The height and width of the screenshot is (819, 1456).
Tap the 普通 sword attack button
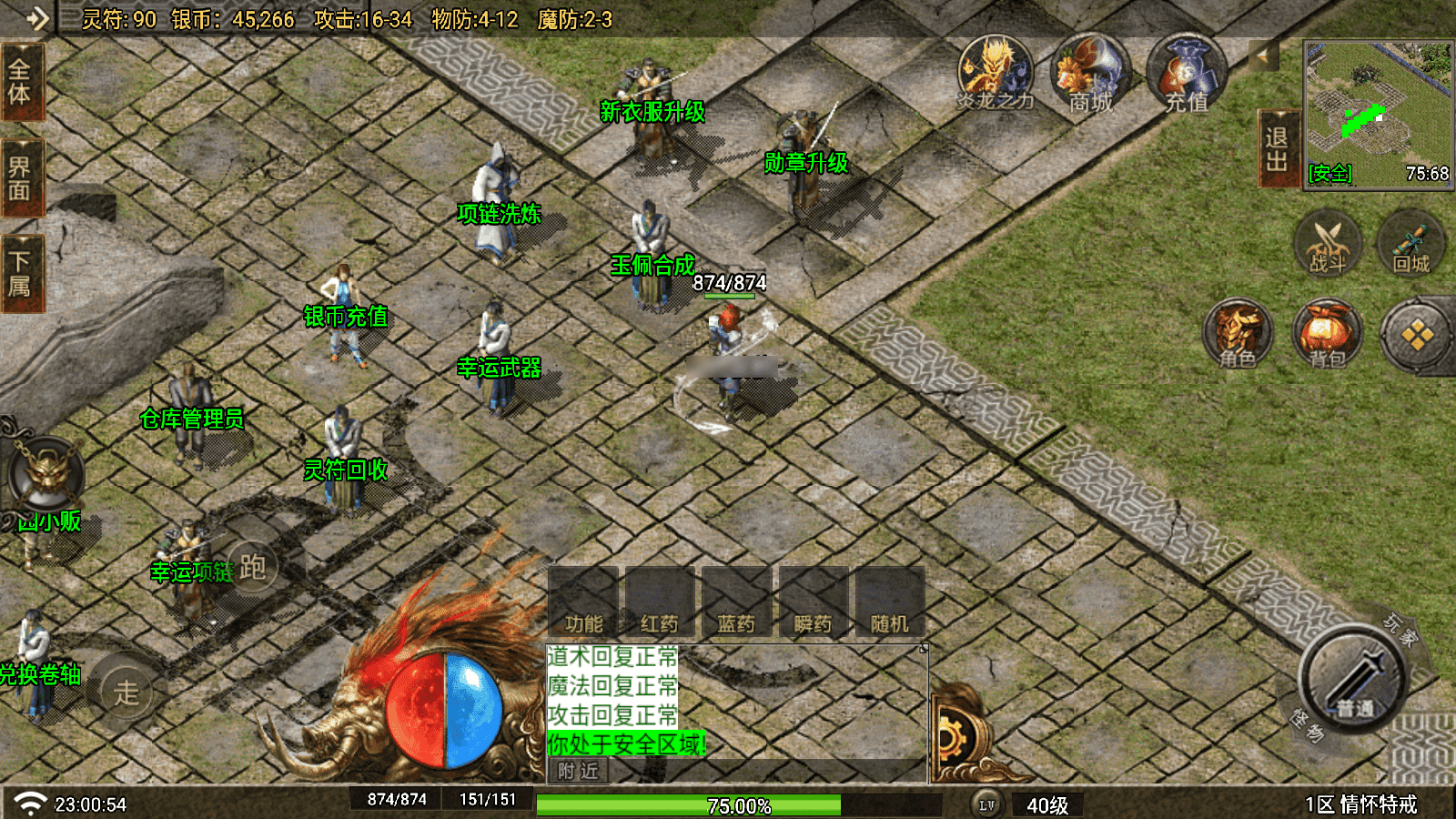1353,679
